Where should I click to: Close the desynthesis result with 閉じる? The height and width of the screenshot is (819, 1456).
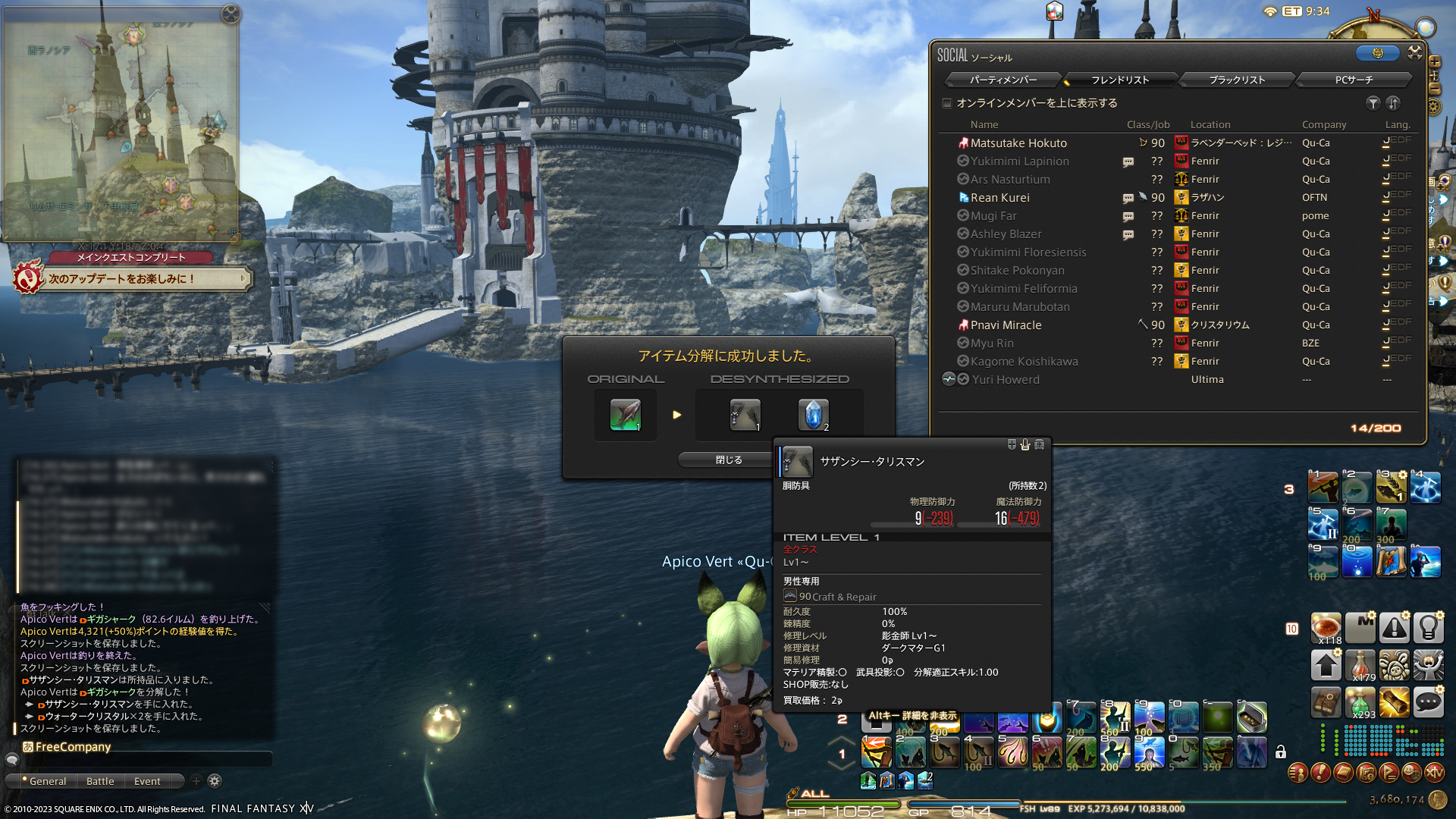[728, 460]
